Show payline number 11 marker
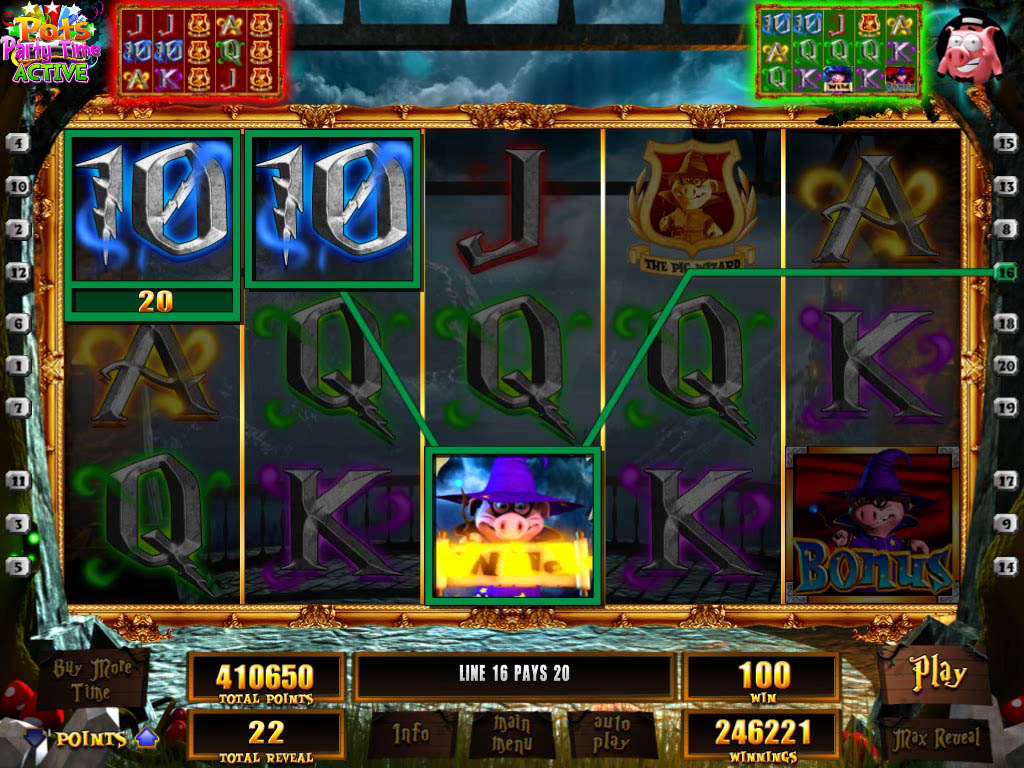 [x=17, y=480]
